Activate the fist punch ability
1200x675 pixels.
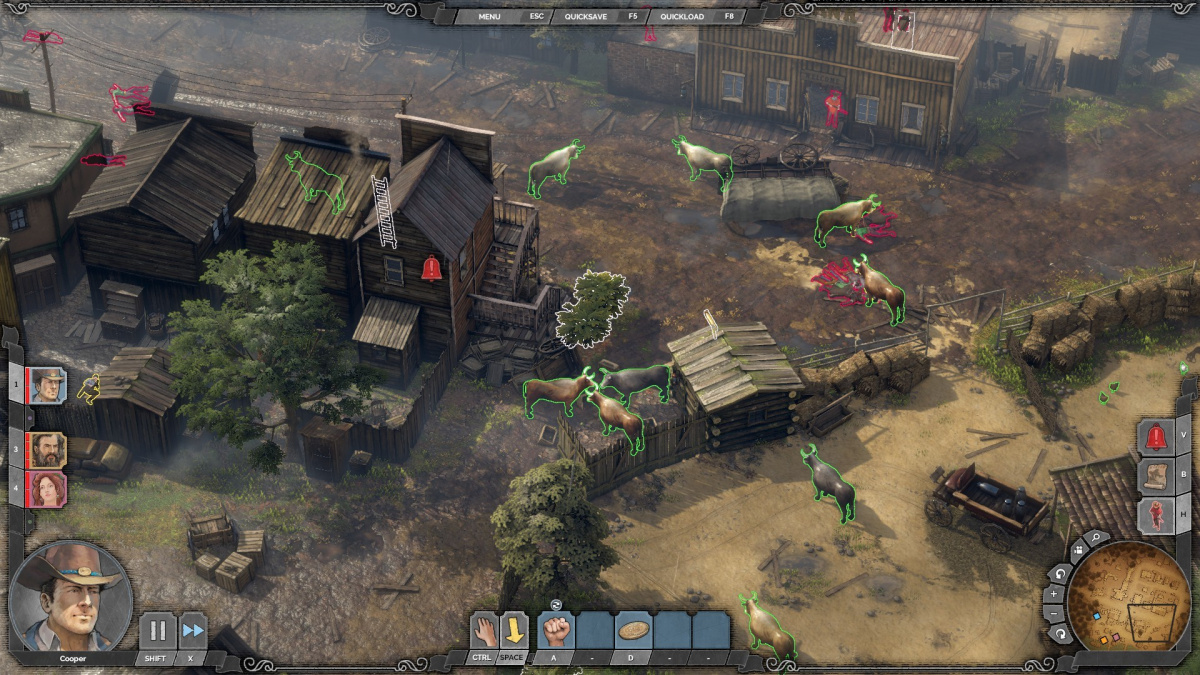point(556,631)
